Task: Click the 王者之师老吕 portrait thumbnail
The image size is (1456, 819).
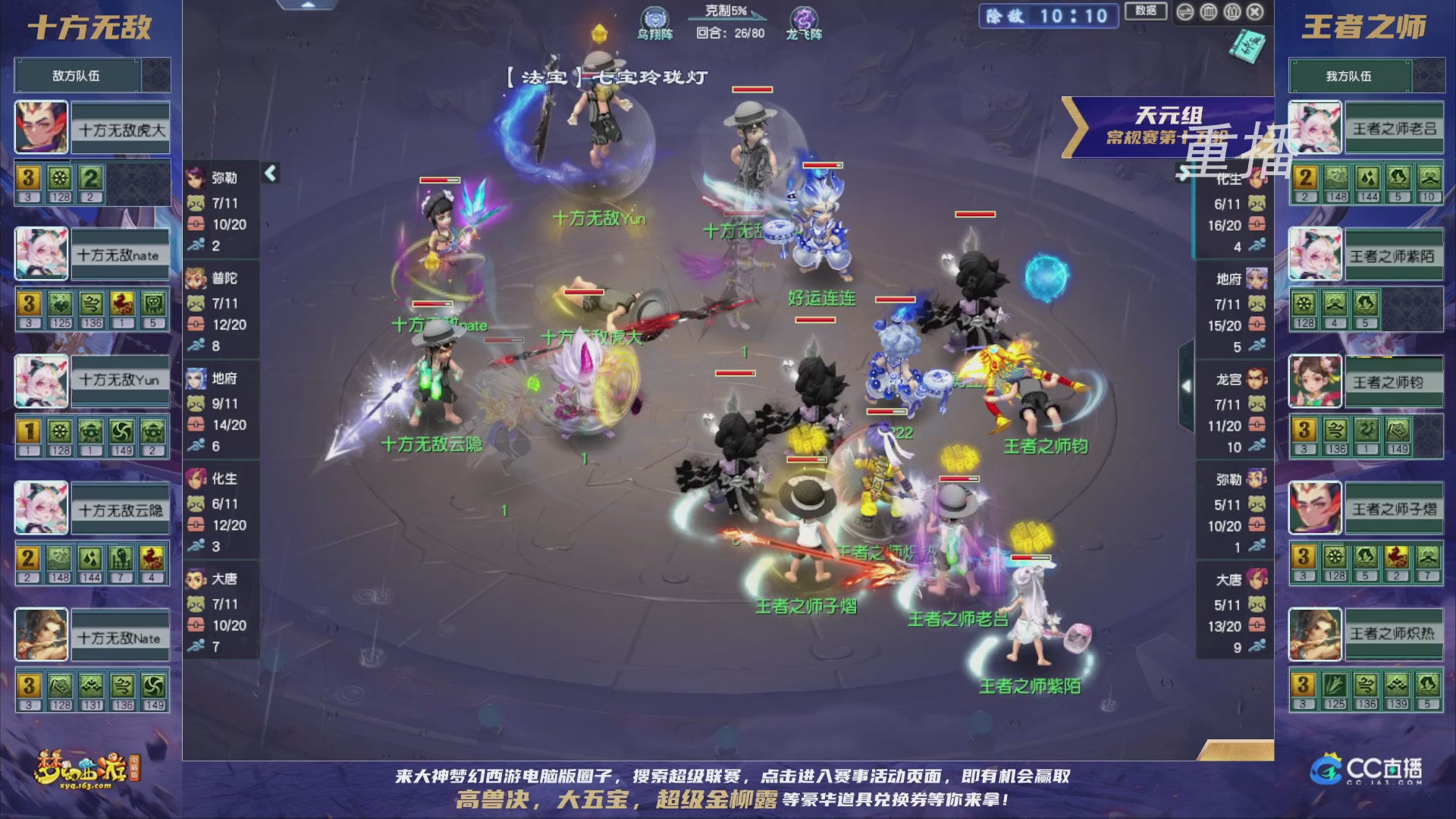Action: pos(1314,127)
